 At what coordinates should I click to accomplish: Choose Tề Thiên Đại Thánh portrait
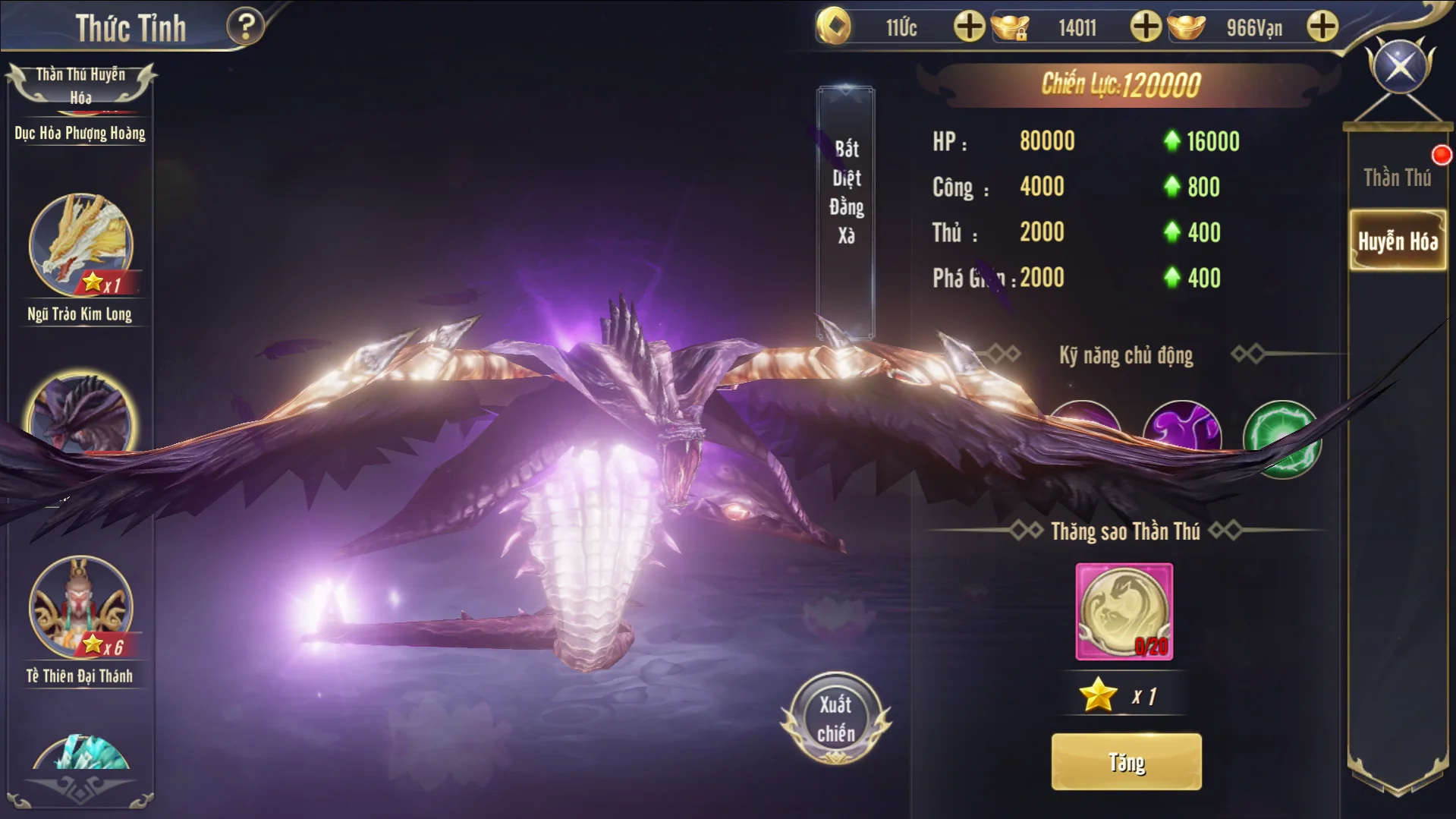coord(80,607)
